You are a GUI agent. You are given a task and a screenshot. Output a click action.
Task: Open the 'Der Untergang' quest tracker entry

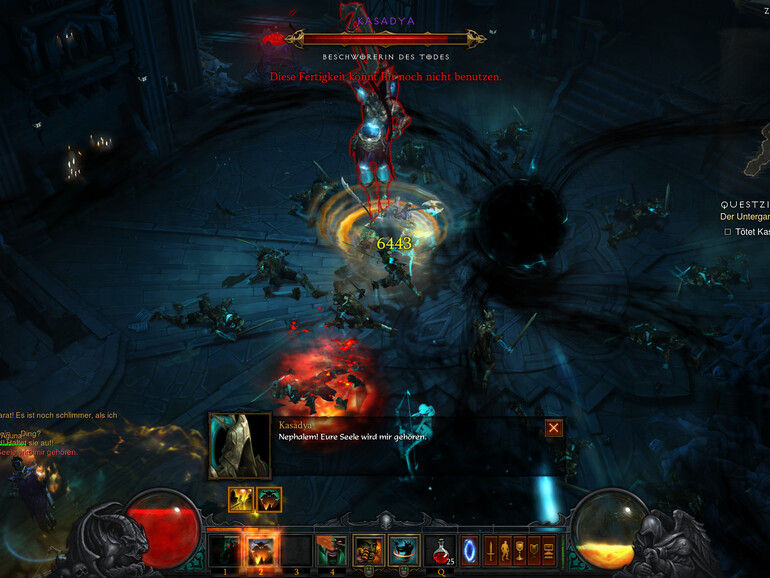click(744, 217)
